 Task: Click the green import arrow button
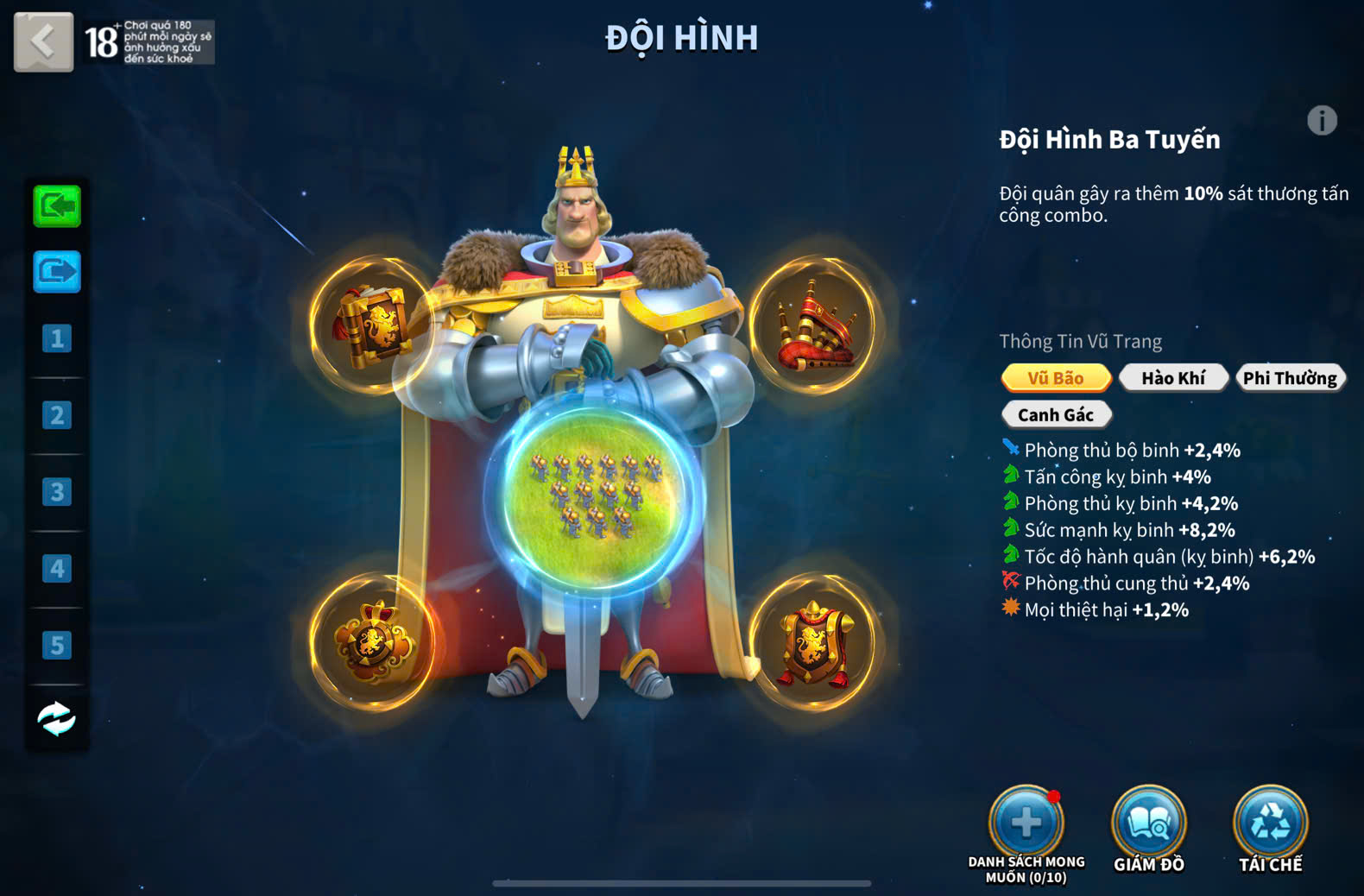pyautogui.click(x=57, y=206)
